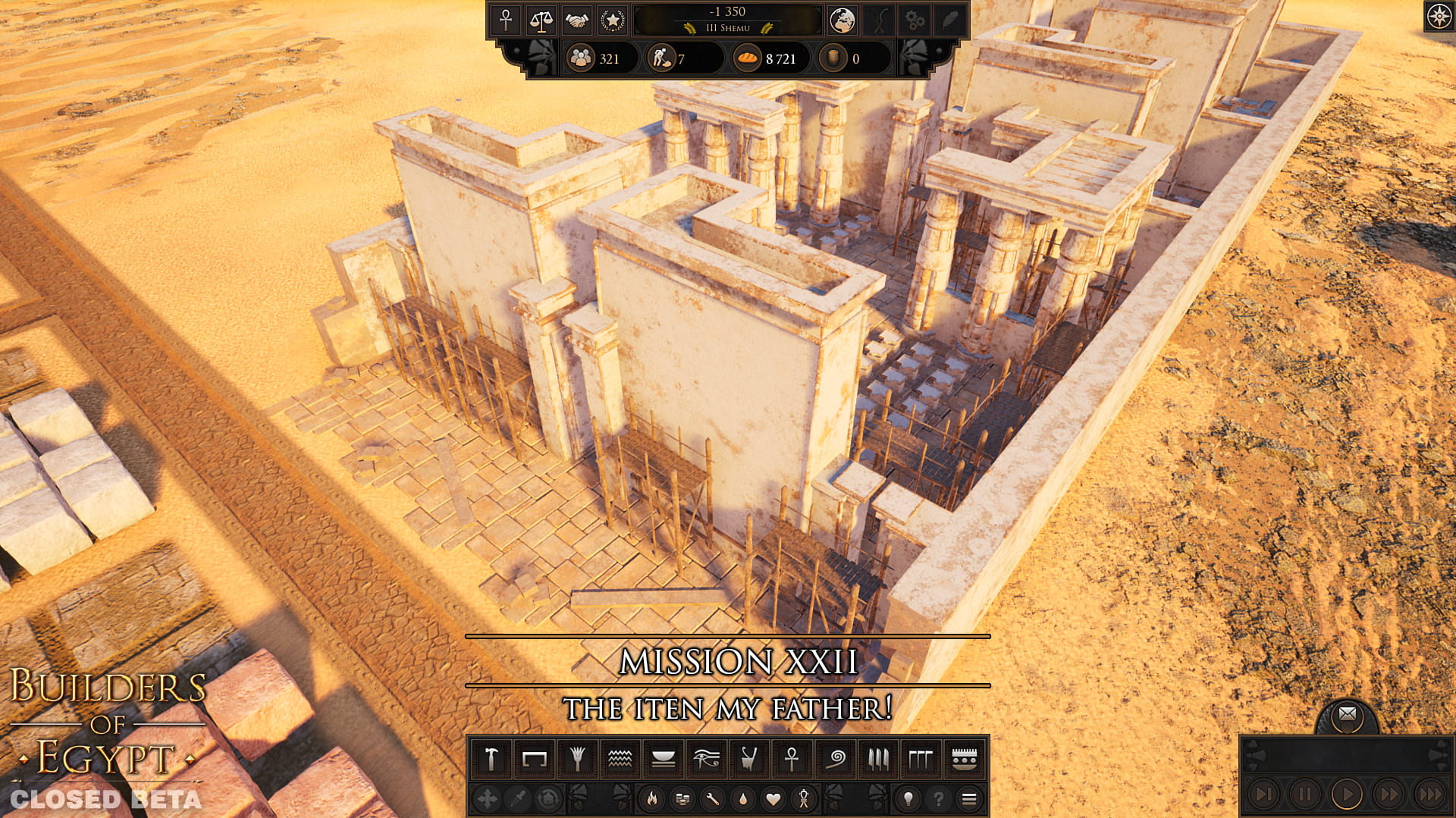1456x818 pixels.
Task: Open the papyrus plant build category
Action: click(x=577, y=759)
